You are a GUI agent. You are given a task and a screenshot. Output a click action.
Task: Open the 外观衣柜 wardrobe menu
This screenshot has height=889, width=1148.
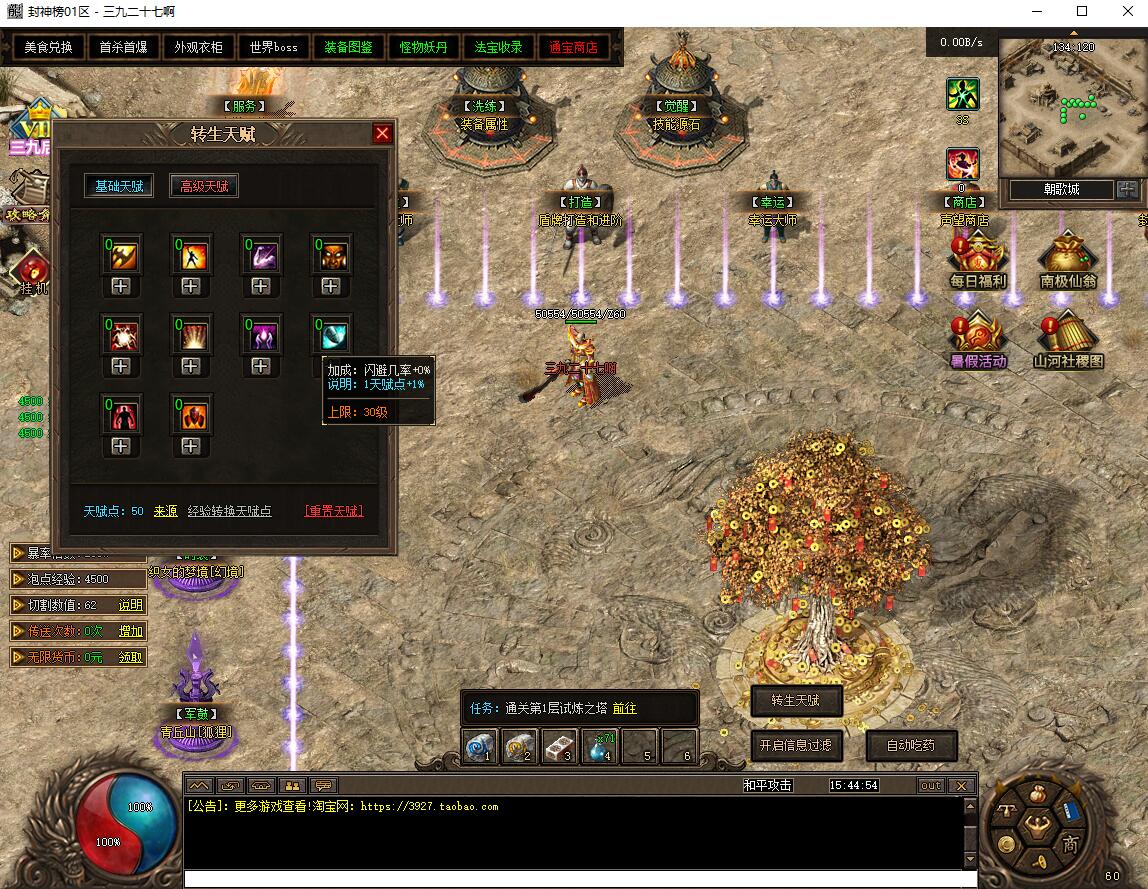point(198,47)
